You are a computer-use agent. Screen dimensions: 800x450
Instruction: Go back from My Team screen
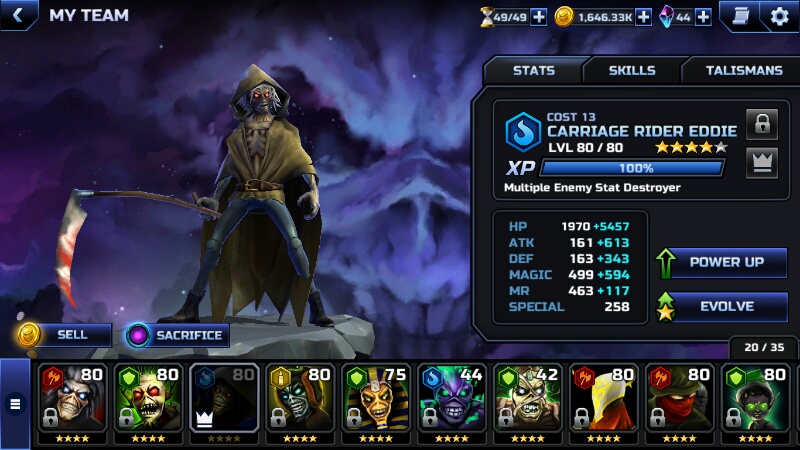pos(17,15)
